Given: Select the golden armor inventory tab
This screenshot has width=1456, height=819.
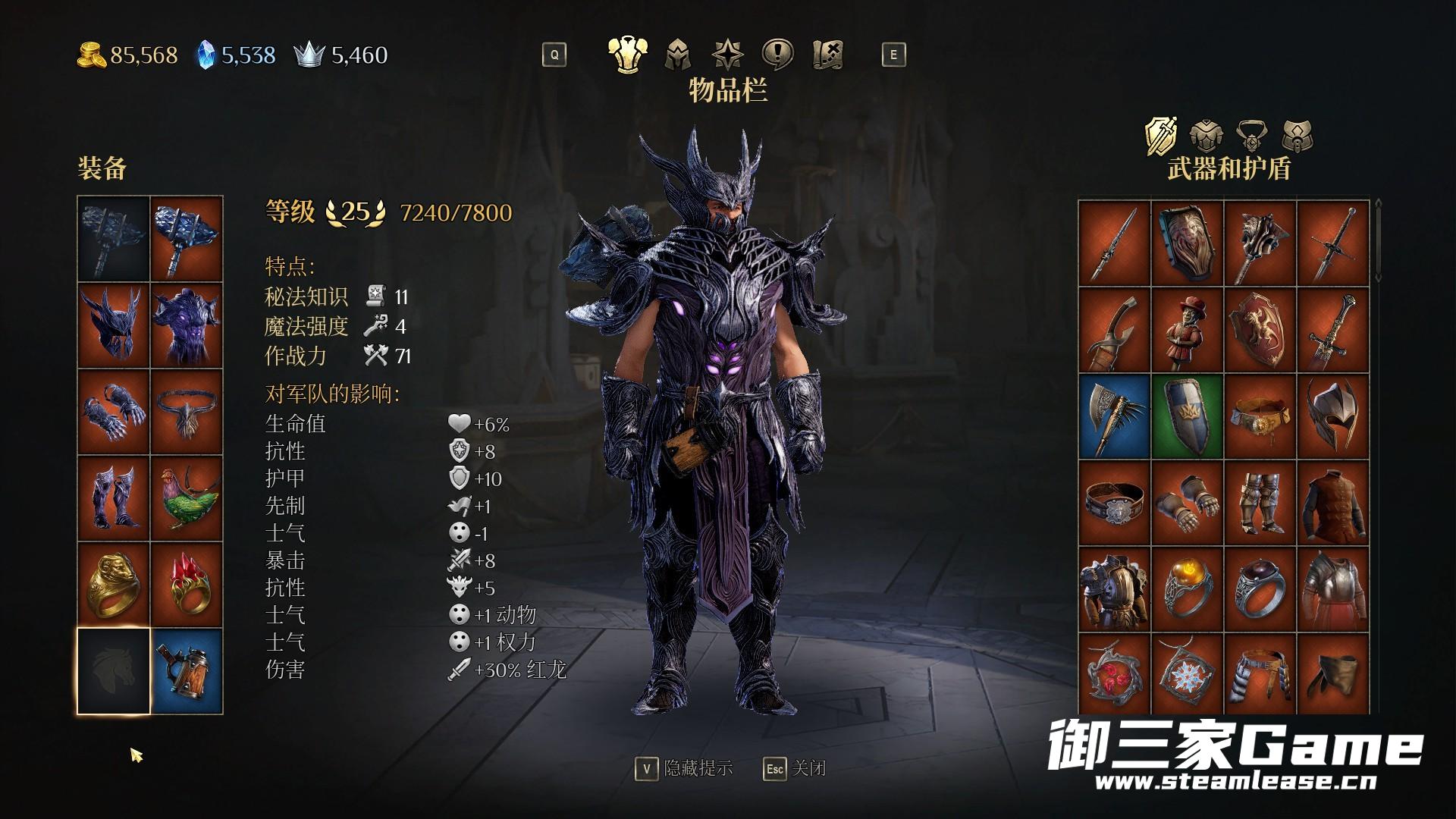Looking at the screenshot, I should click(x=627, y=55).
